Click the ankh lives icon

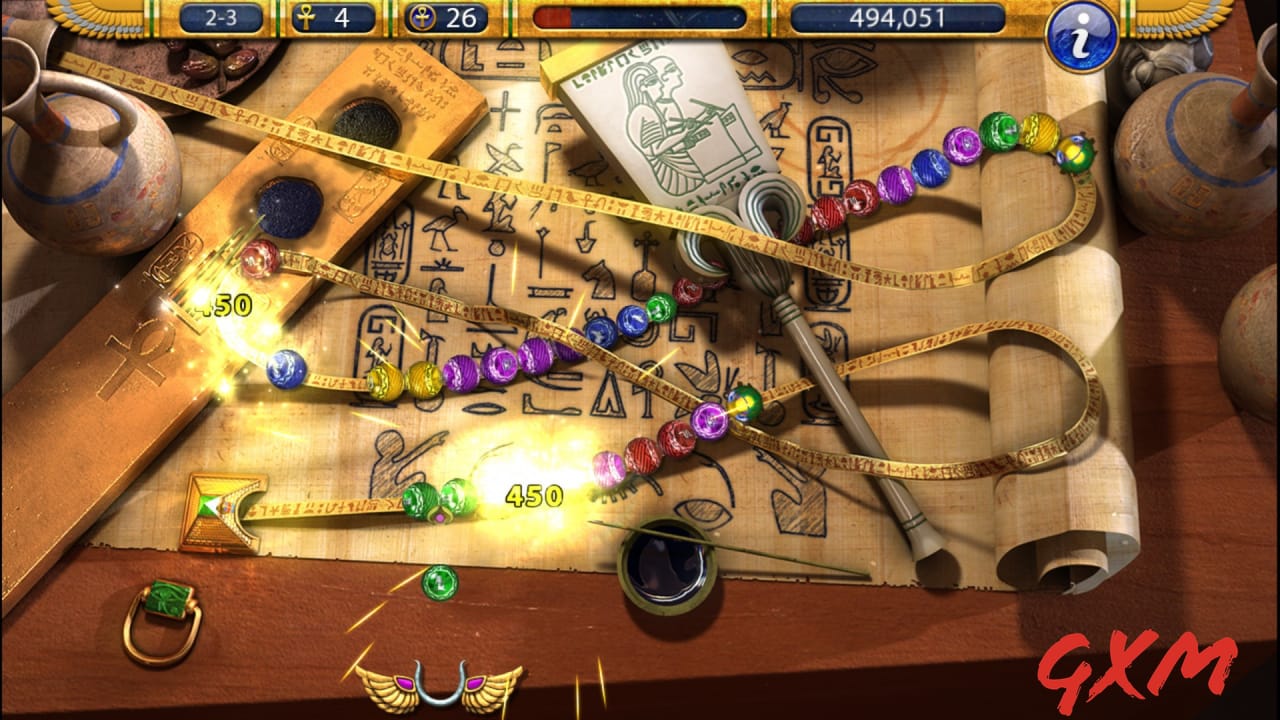(304, 17)
